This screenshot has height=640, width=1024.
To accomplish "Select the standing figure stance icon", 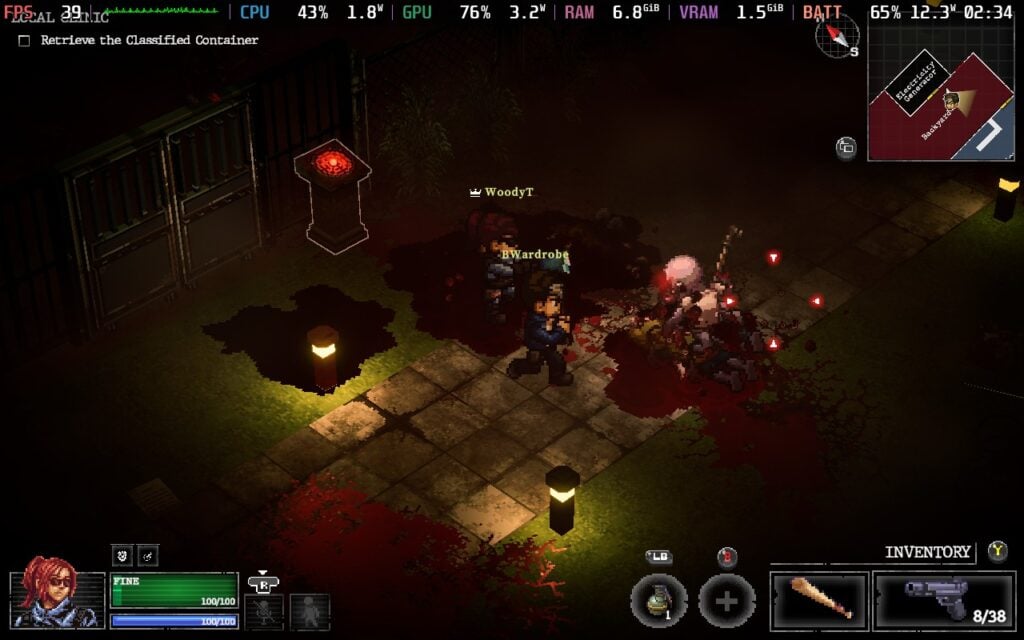I will coord(309,611).
